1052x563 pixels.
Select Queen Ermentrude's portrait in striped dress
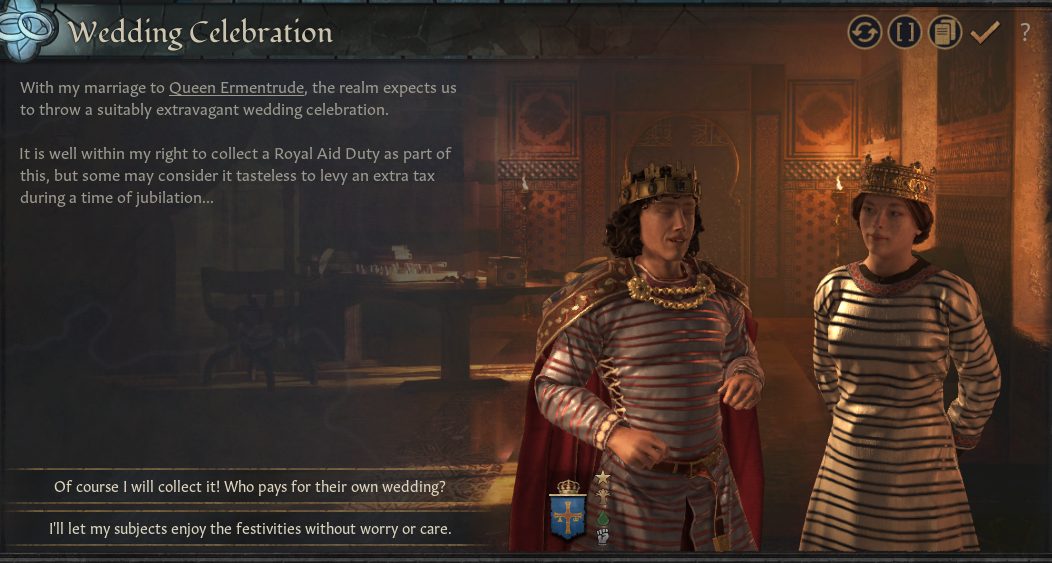[900, 350]
